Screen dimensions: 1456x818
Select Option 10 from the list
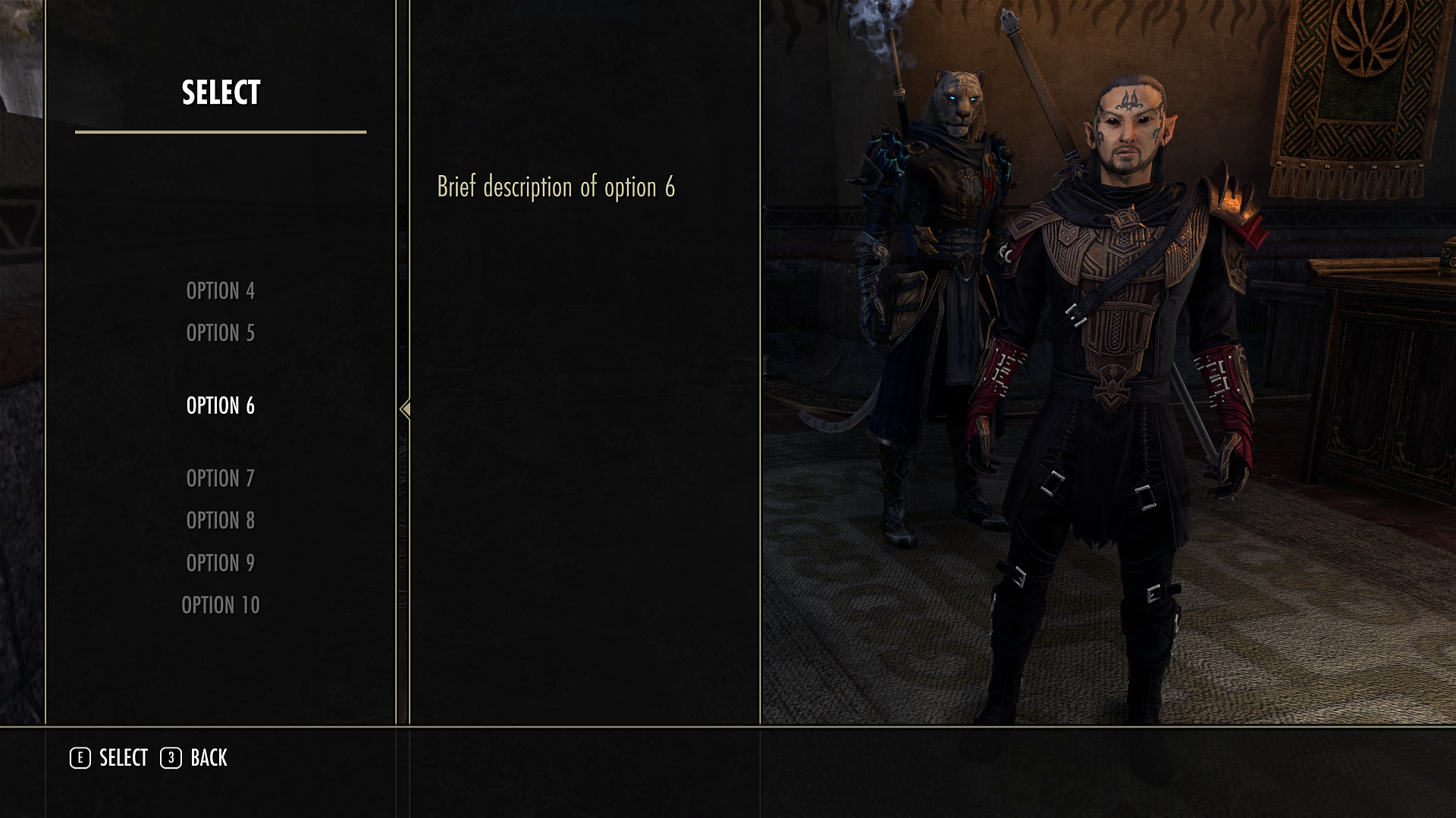(220, 605)
